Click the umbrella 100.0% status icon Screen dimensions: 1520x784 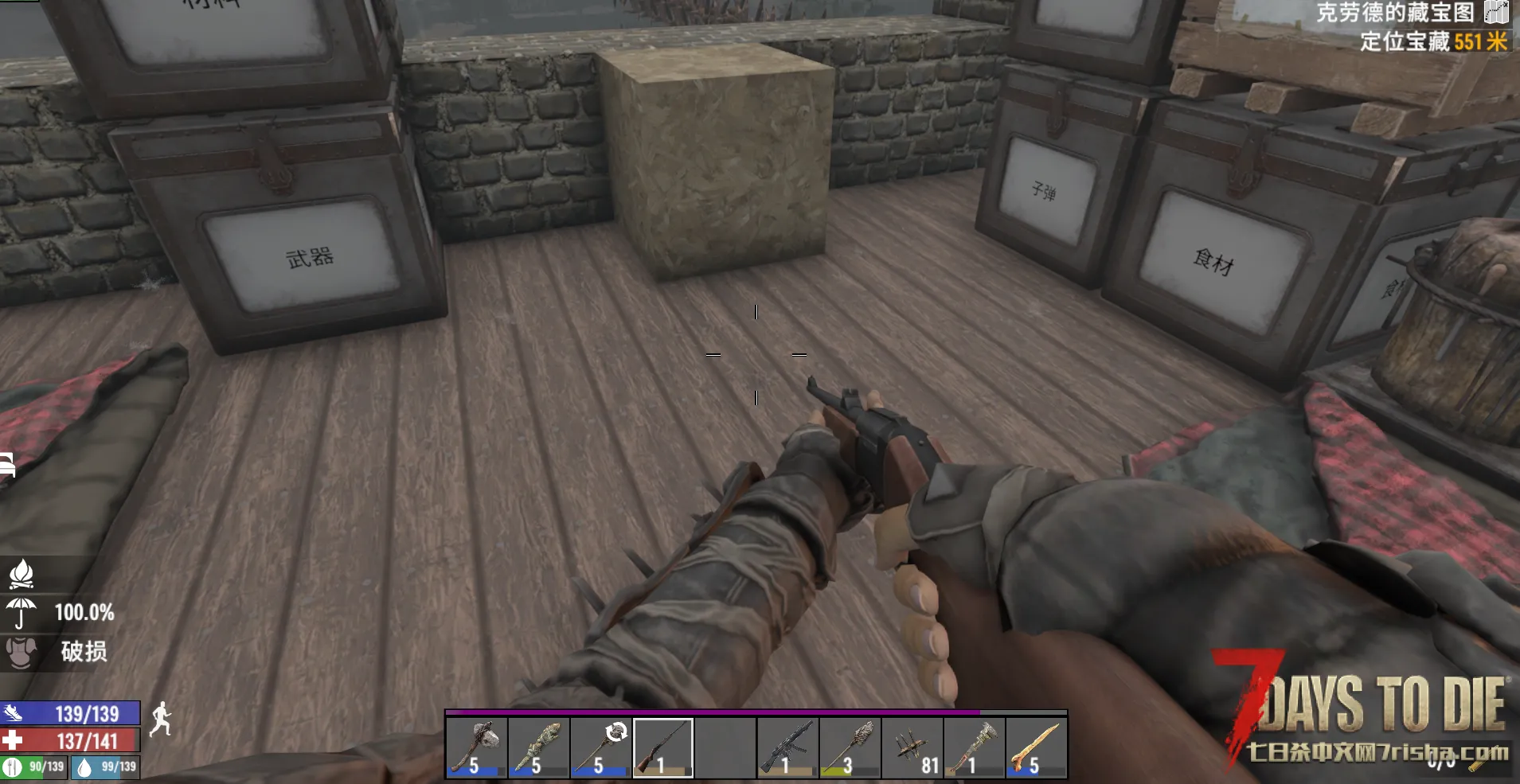pos(21,612)
